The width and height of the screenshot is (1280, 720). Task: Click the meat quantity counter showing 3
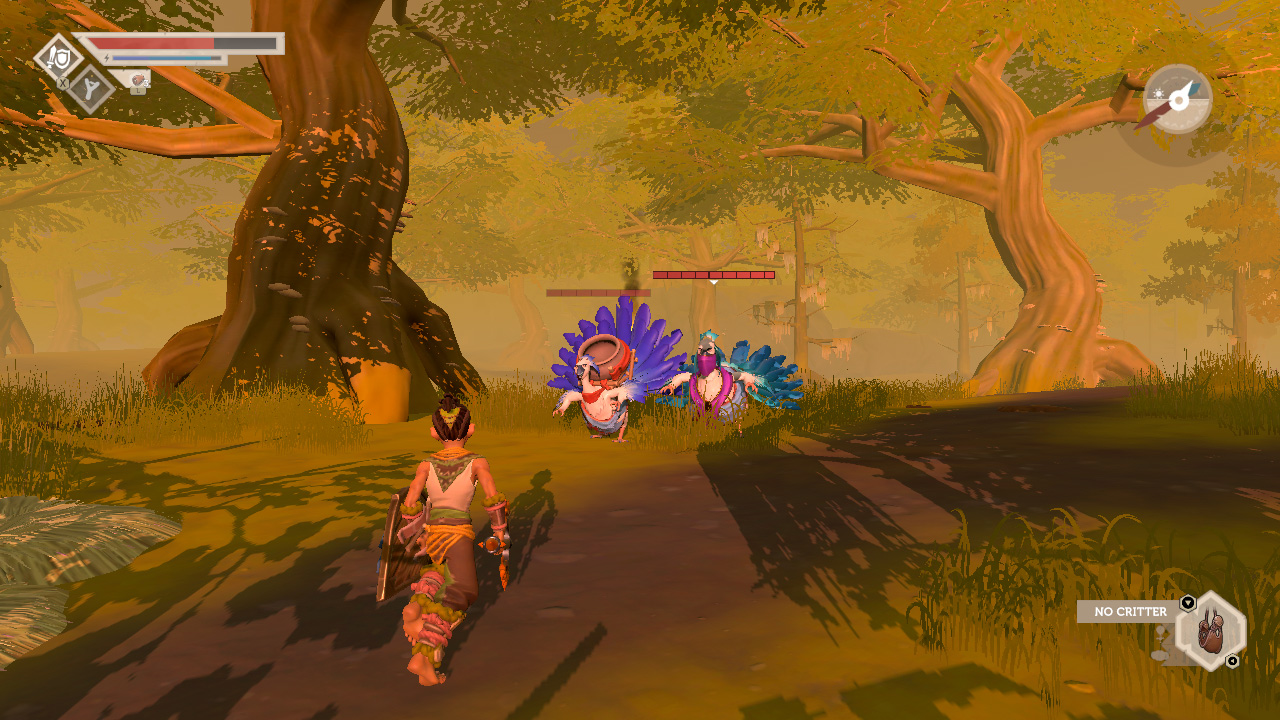146,83
